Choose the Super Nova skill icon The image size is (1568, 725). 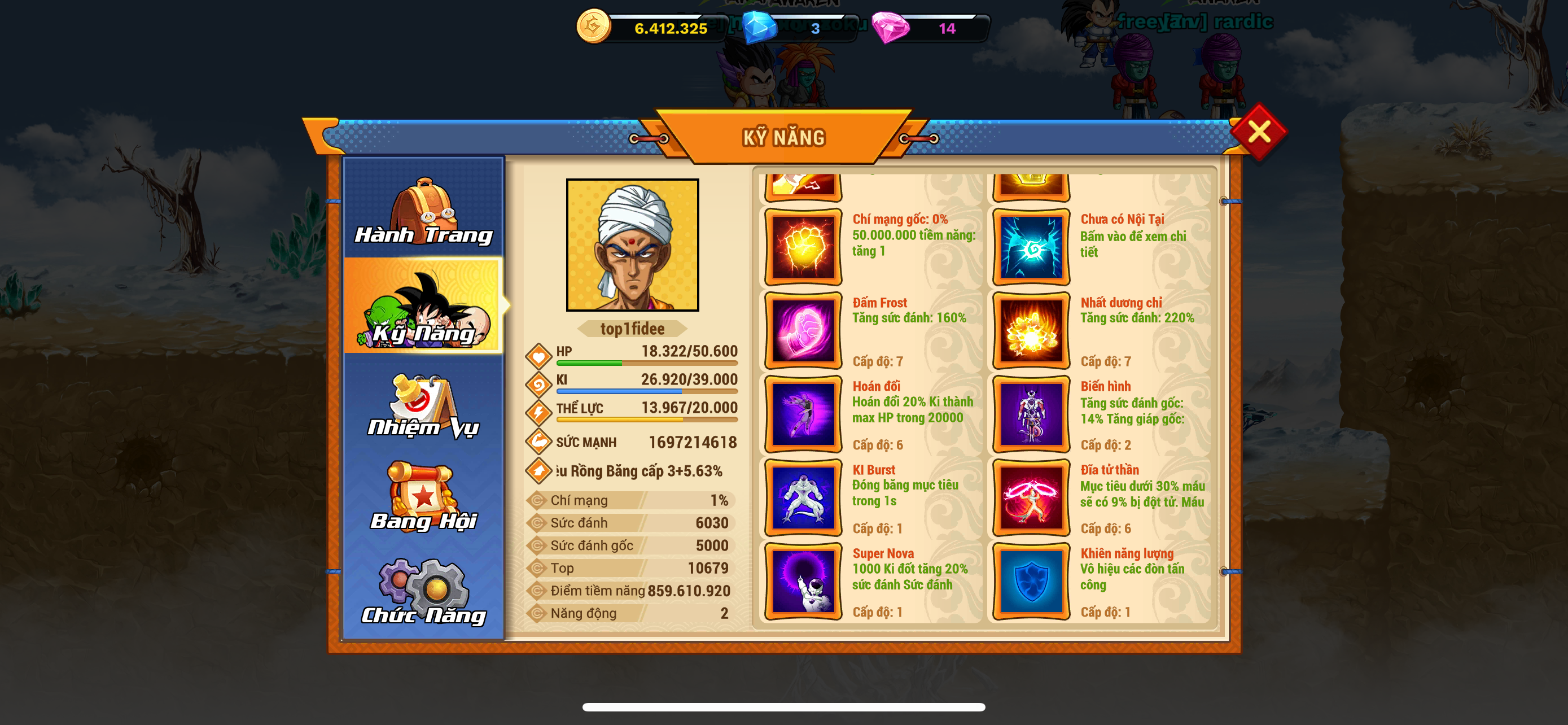803,580
